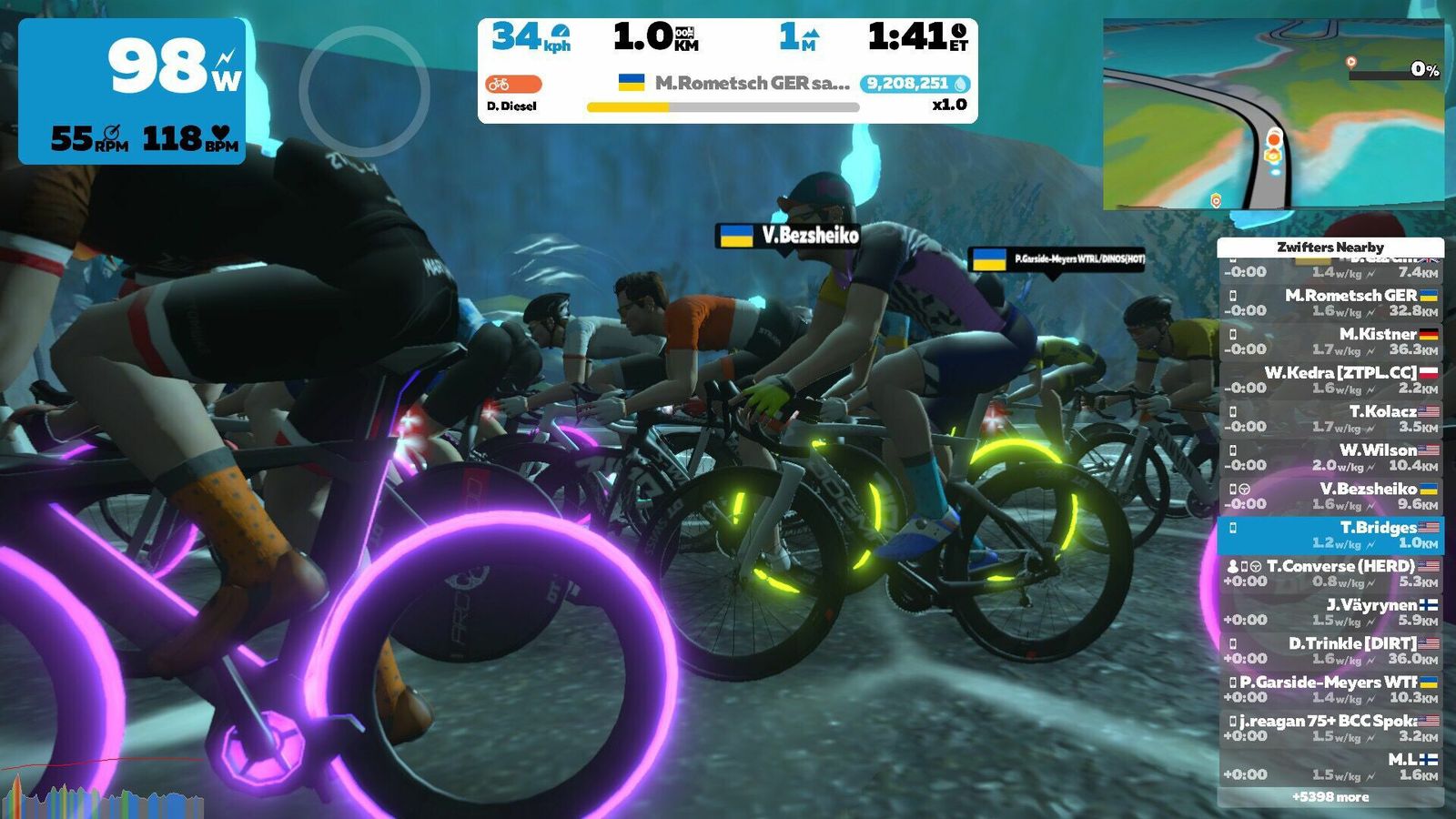
Task: Select M.L rider row in list
Action: tap(1330, 766)
